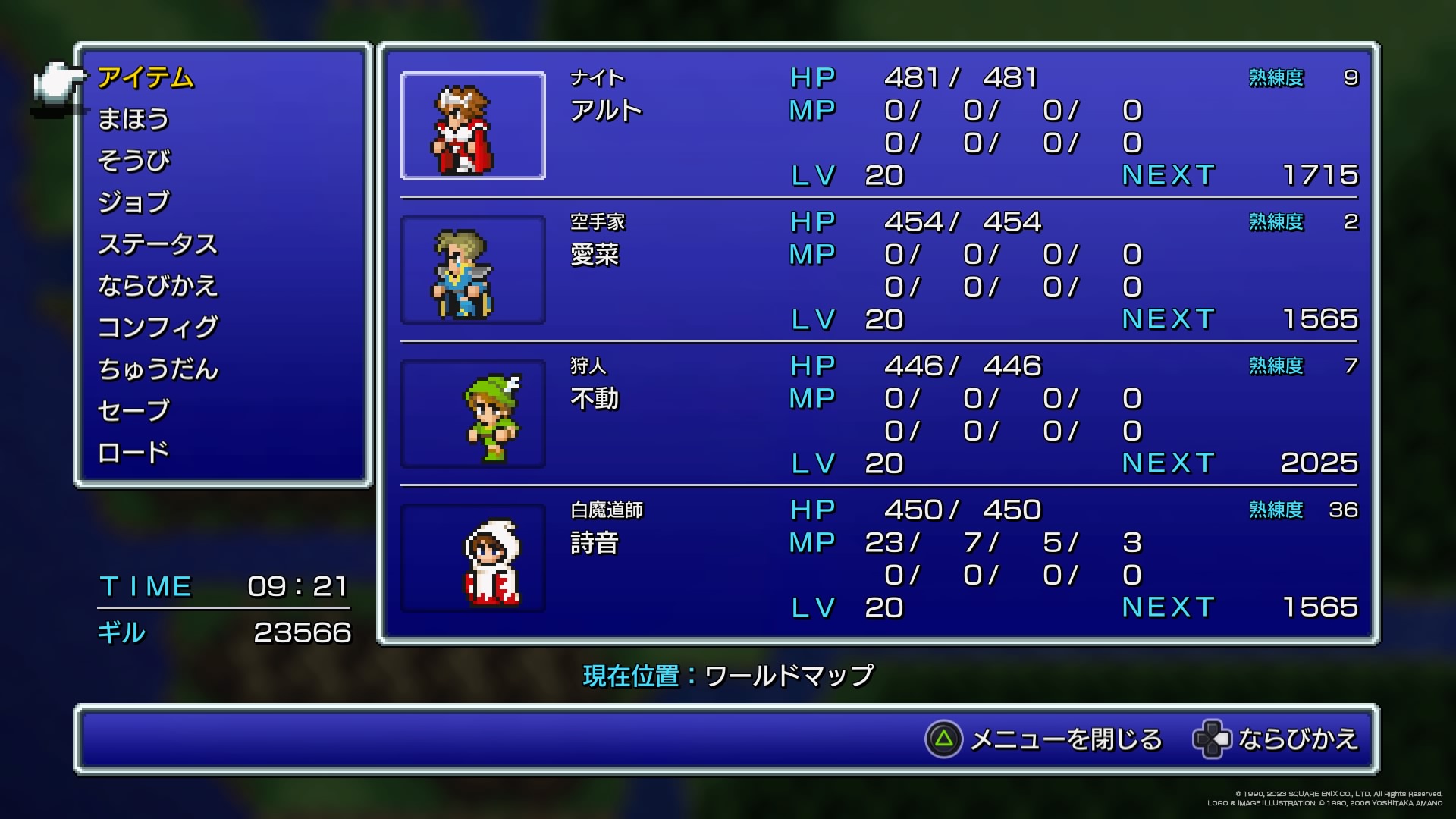The width and height of the screenshot is (1456, 819).
Task: Select the まほう menu option
Action: point(133,120)
